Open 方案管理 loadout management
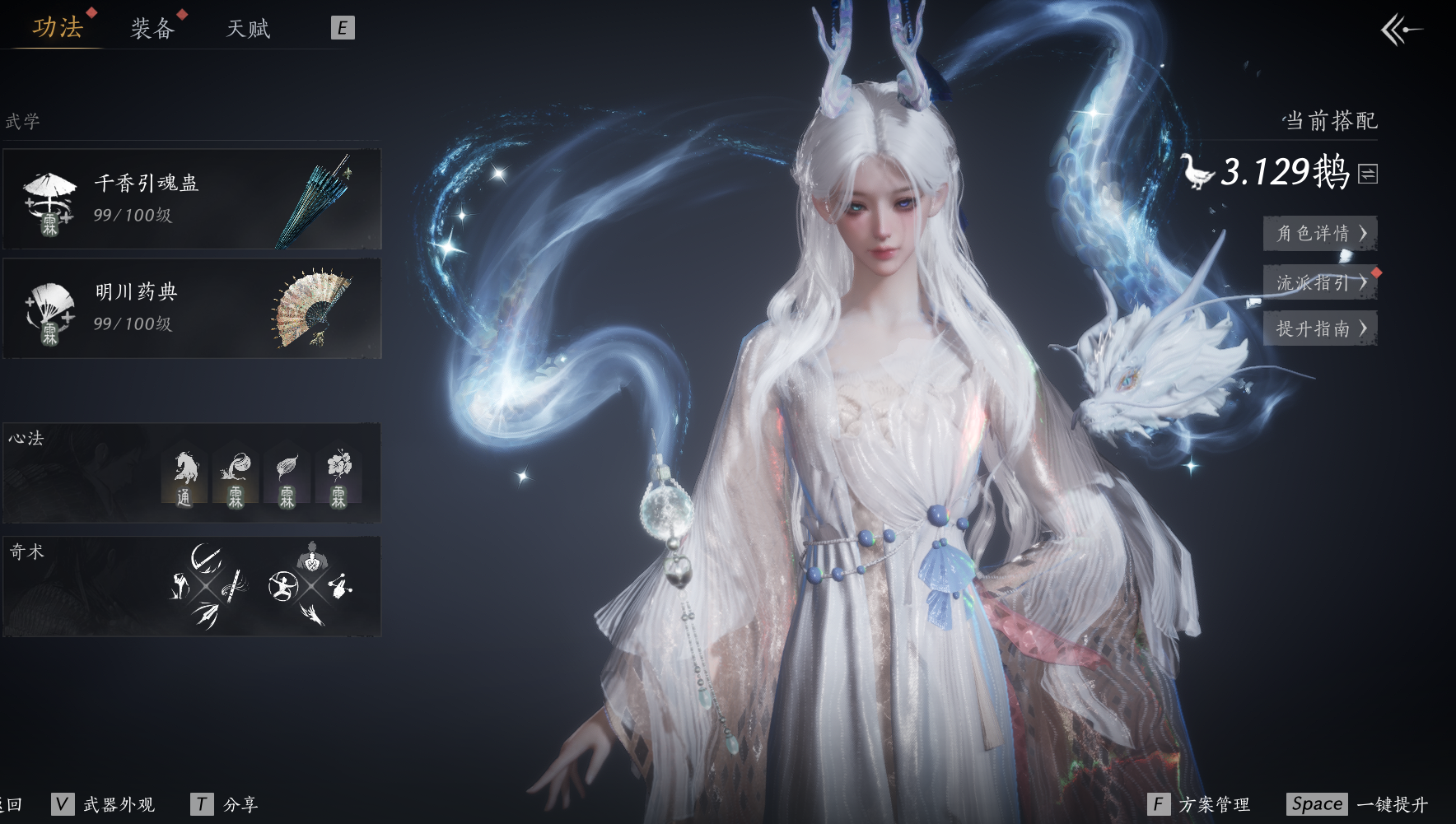 point(1199,804)
